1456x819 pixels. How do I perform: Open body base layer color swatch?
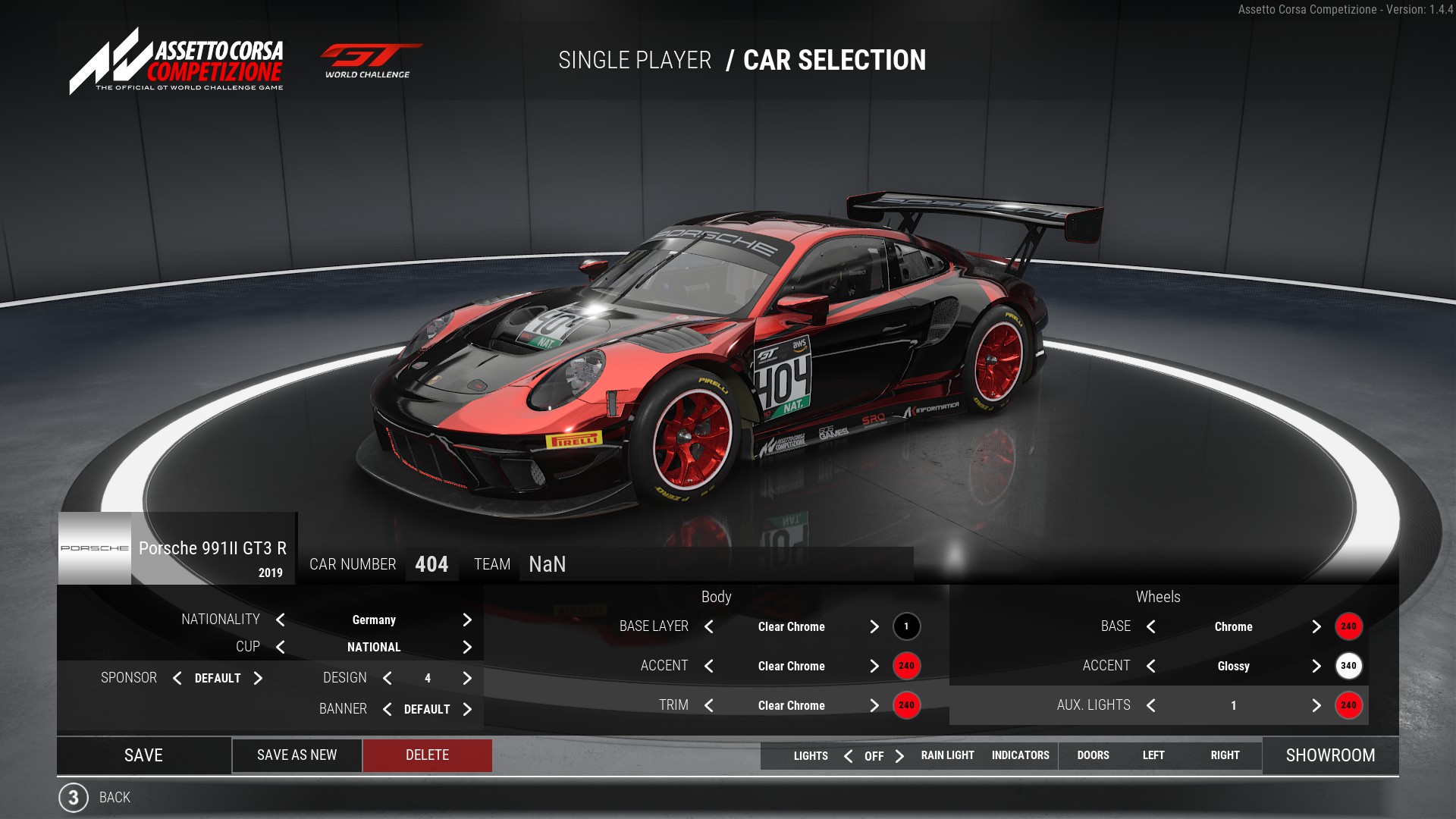pyautogui.click(x=906, y=626)
